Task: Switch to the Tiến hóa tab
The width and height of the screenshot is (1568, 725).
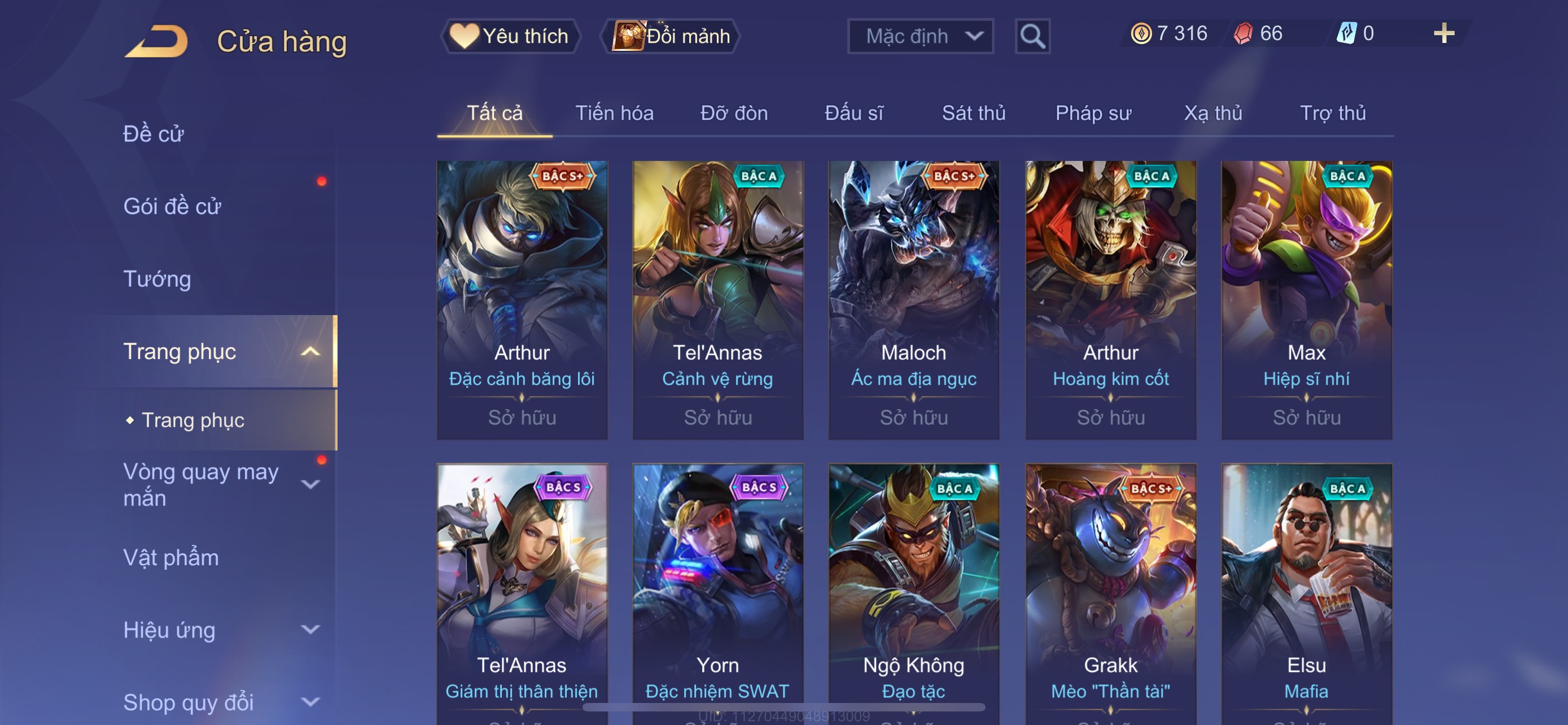Action: [x=614, y=113]
